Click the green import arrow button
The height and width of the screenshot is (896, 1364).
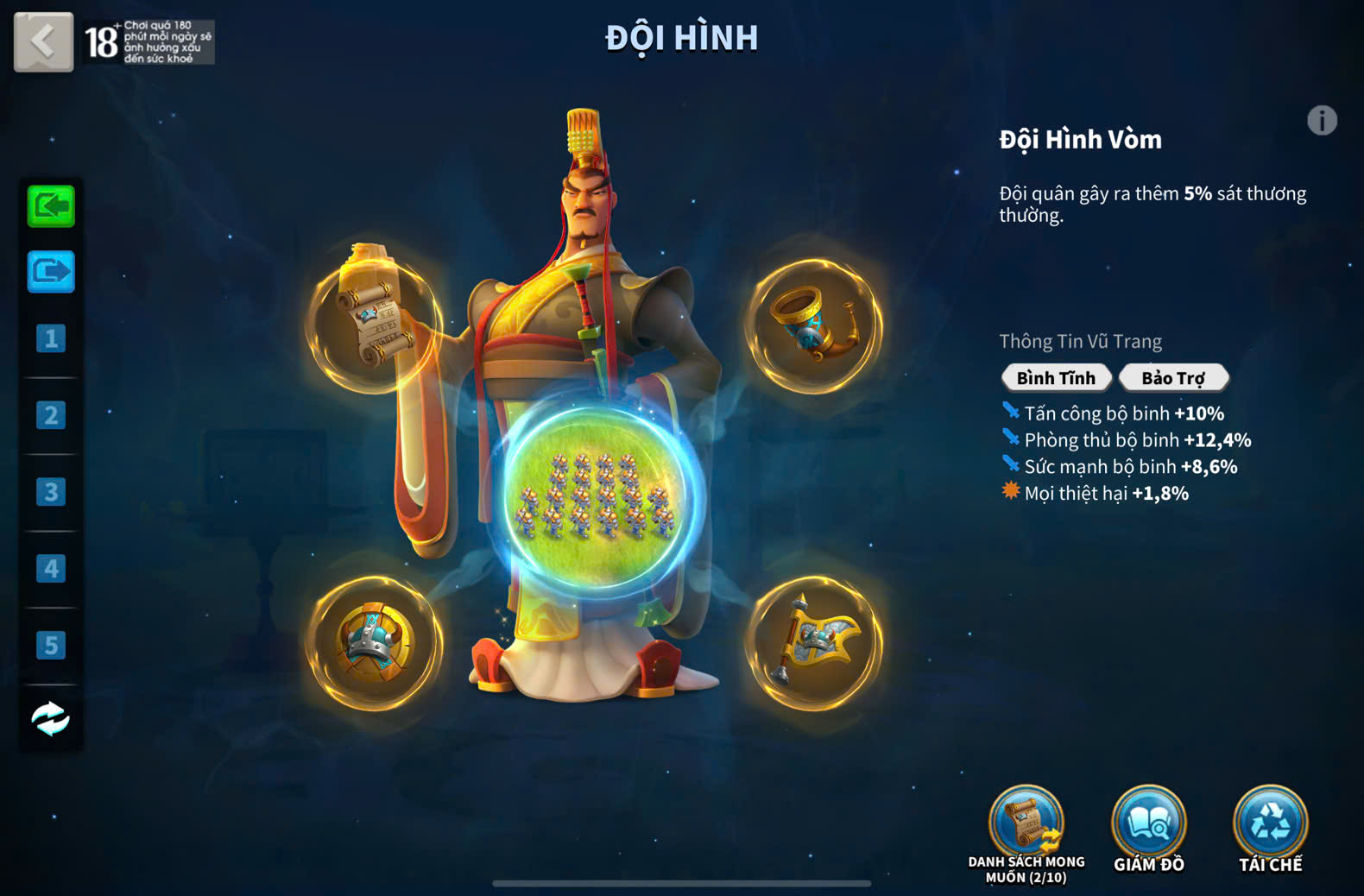[x=51, y=206]
